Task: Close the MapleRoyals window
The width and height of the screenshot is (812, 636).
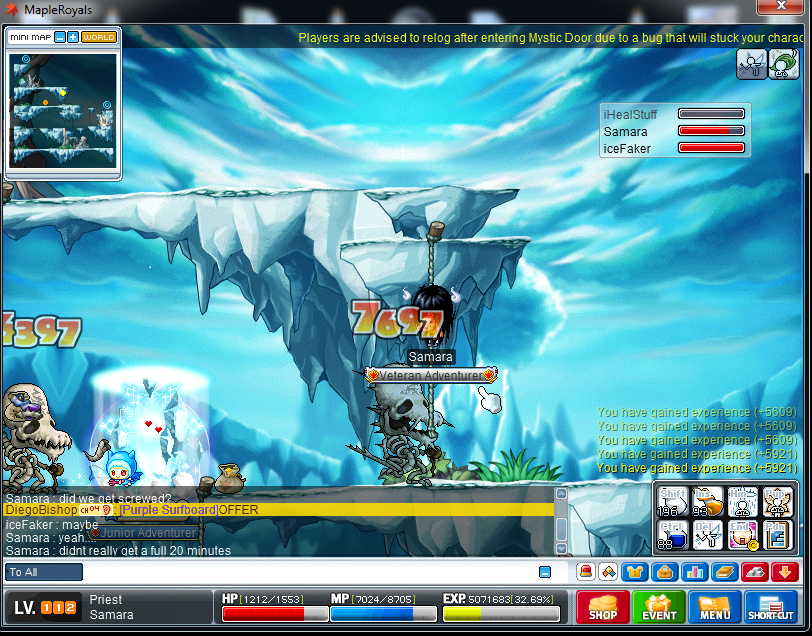Action: point(781,9)
